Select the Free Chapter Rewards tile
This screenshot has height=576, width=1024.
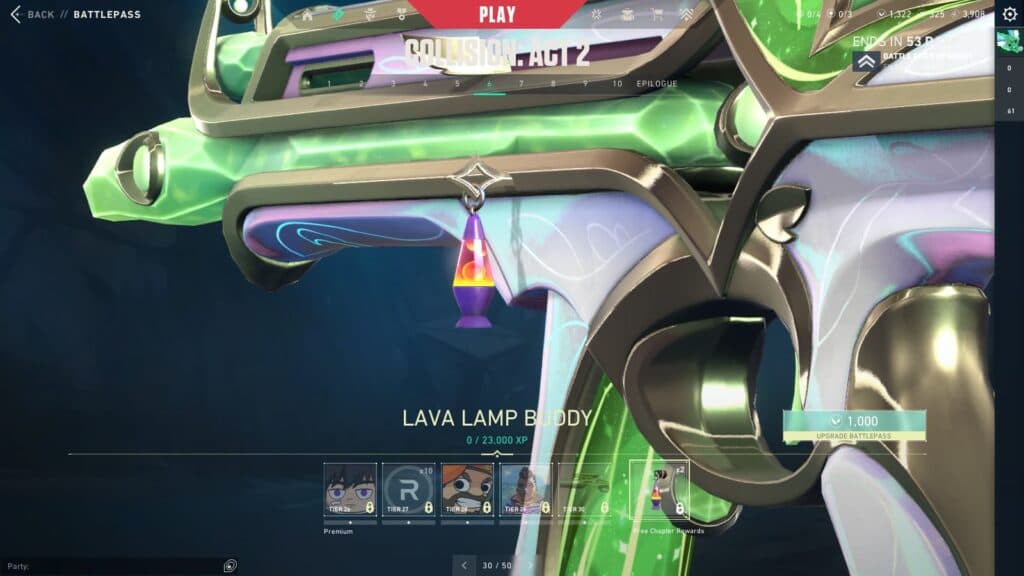[659, 490]
